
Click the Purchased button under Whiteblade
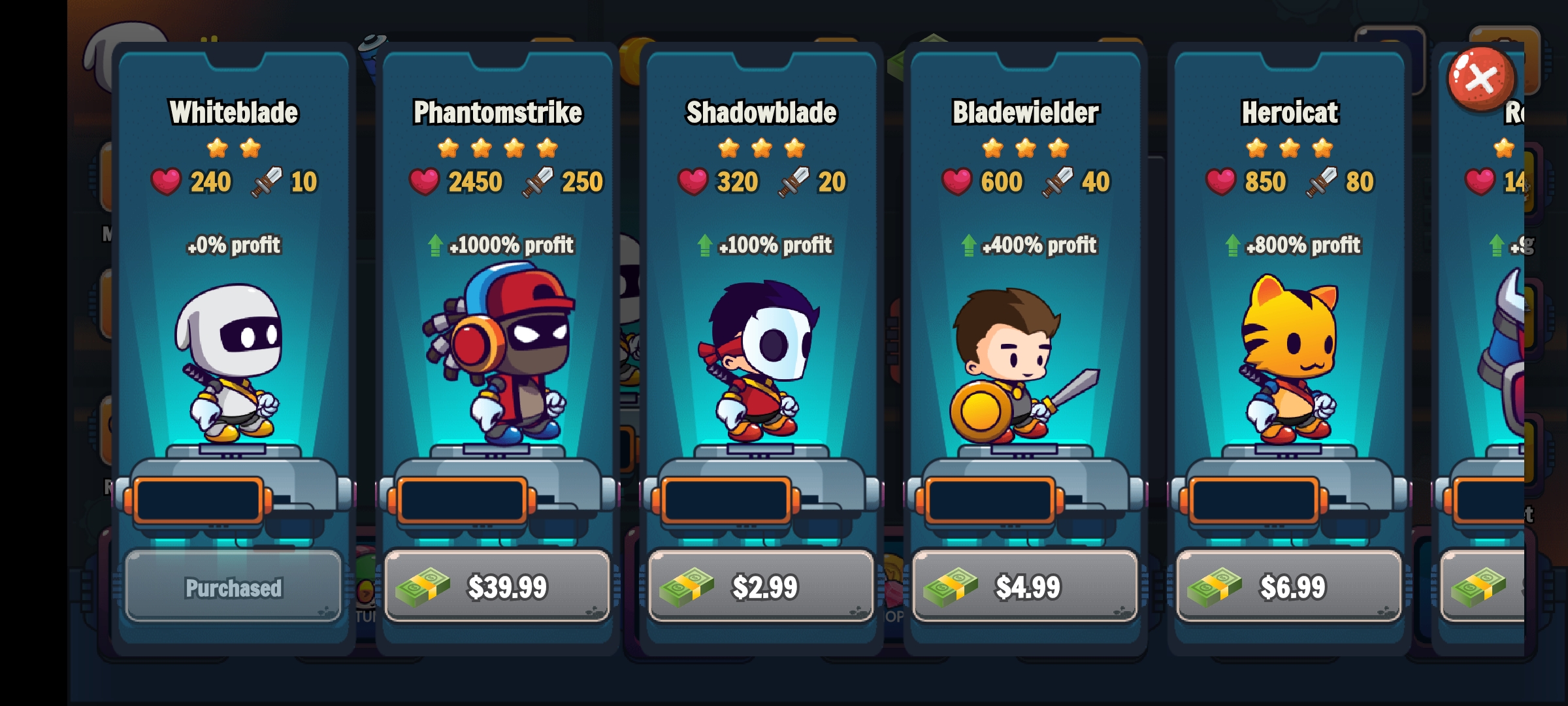pos(233,586)
